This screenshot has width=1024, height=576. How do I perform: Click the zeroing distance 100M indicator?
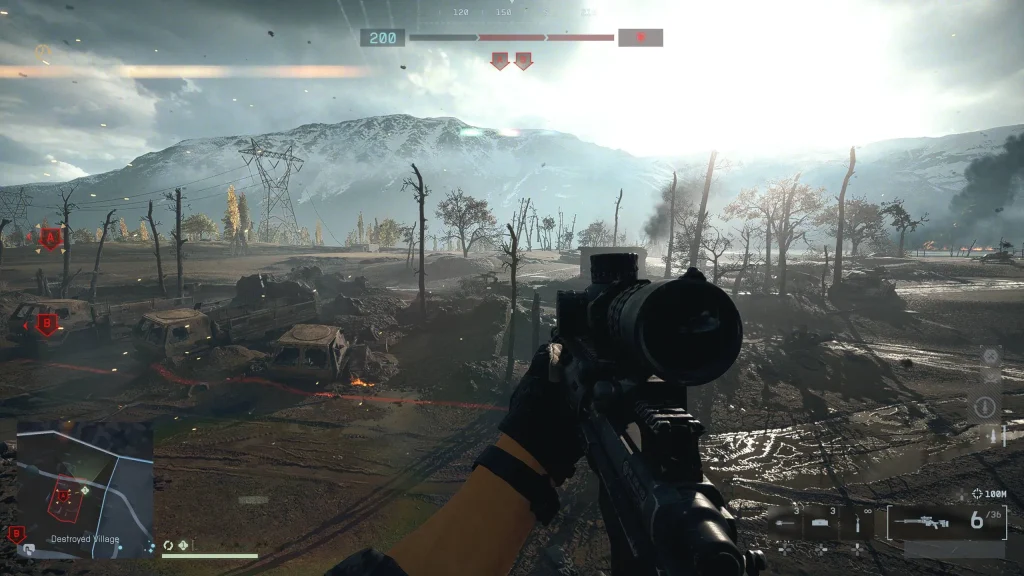point(989,494)
